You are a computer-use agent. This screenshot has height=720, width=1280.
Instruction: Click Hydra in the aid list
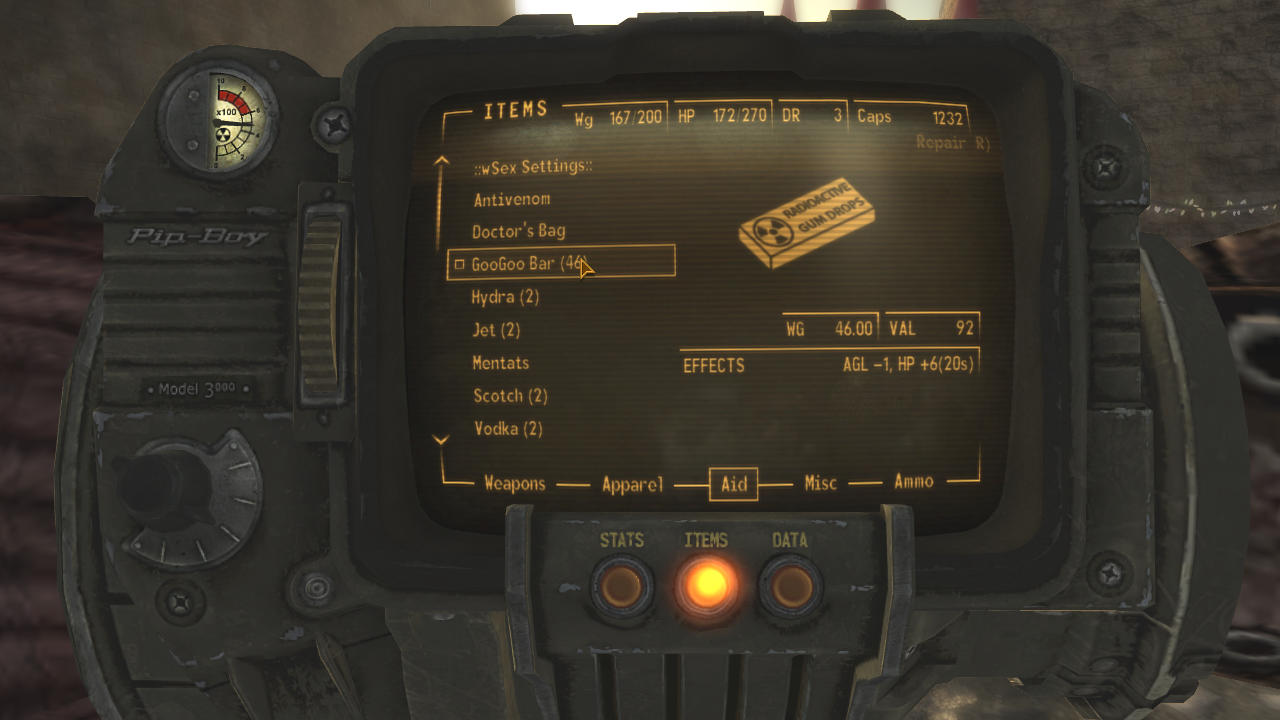tap(505, 297)
